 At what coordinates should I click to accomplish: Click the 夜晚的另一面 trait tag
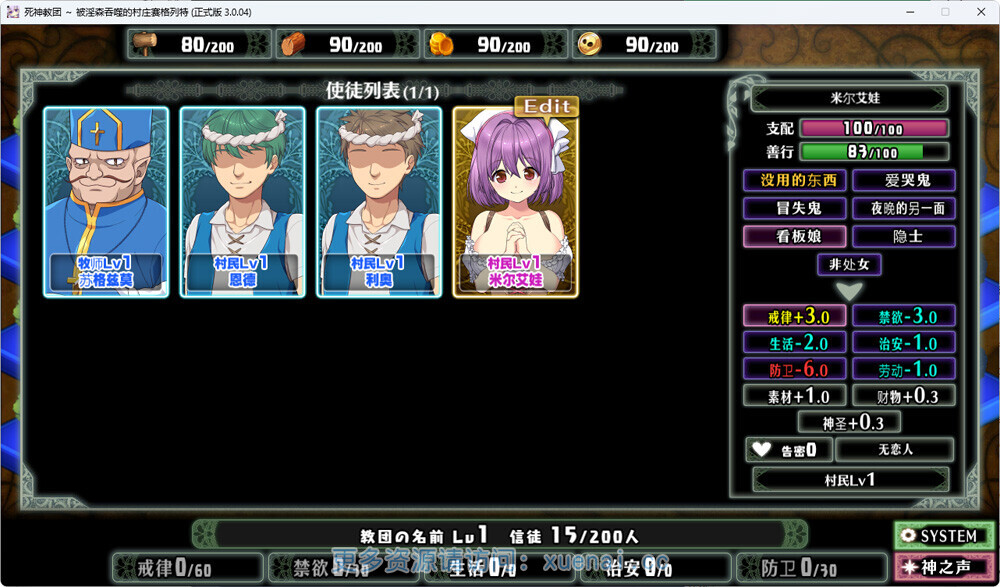pyautogui.click(x=904, y=208)
